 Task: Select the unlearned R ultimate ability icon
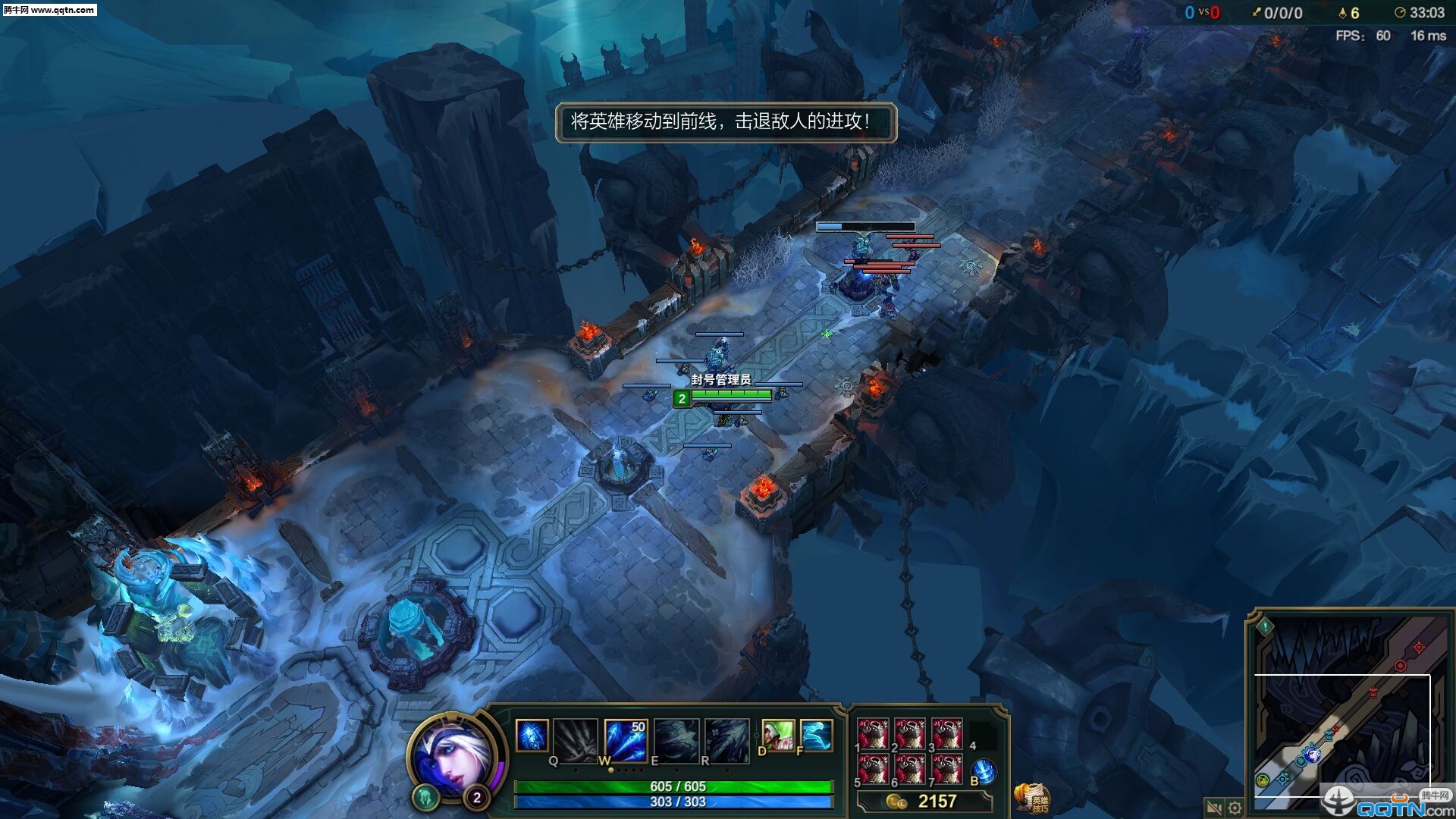pyautogui.click(x=726, y=738)
